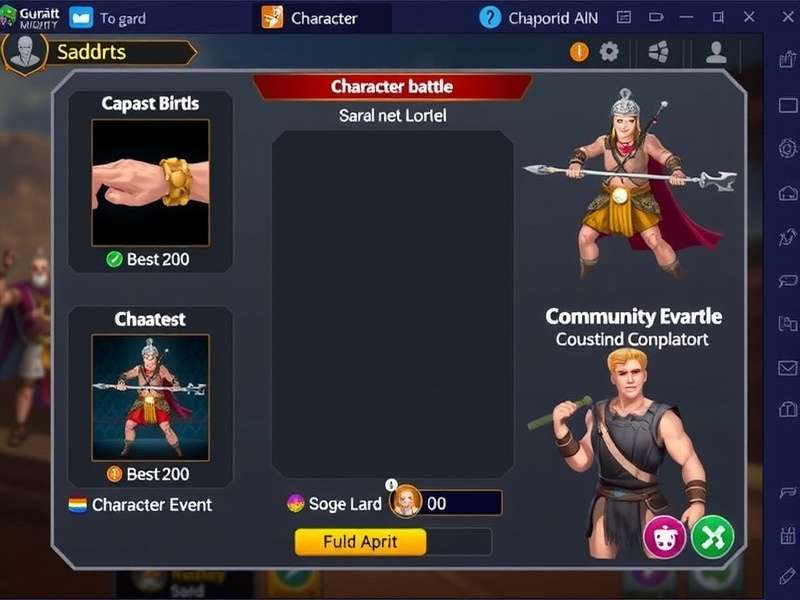
Task: Open the settings gear icon
Action: (609, 52)
